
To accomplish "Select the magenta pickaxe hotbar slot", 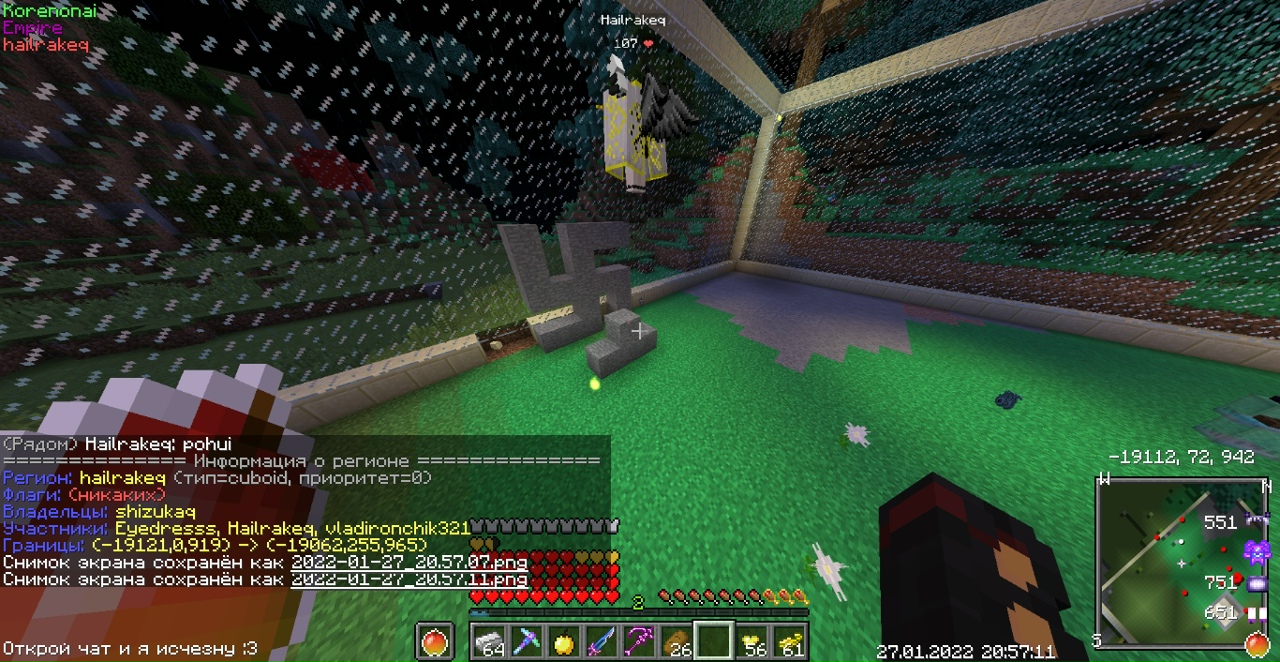I will 639,641.
